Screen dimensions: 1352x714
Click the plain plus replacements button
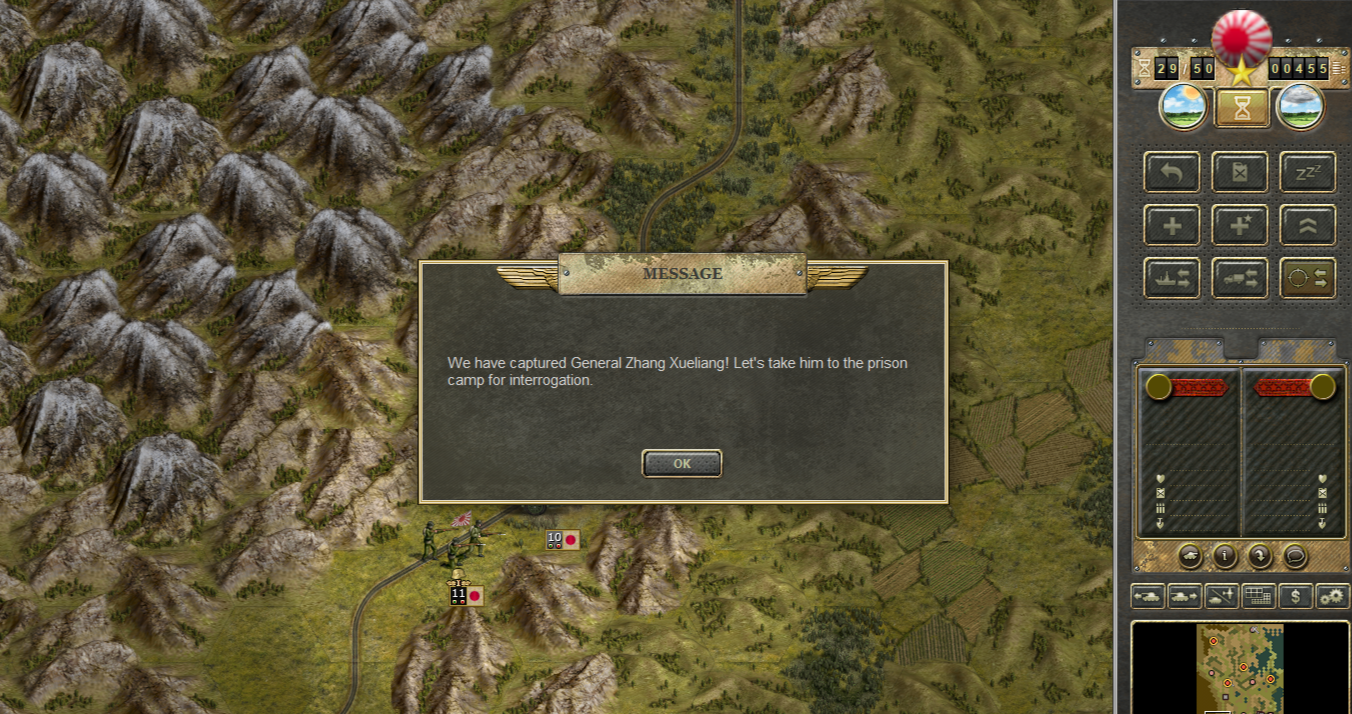[x=1171, y=225]
